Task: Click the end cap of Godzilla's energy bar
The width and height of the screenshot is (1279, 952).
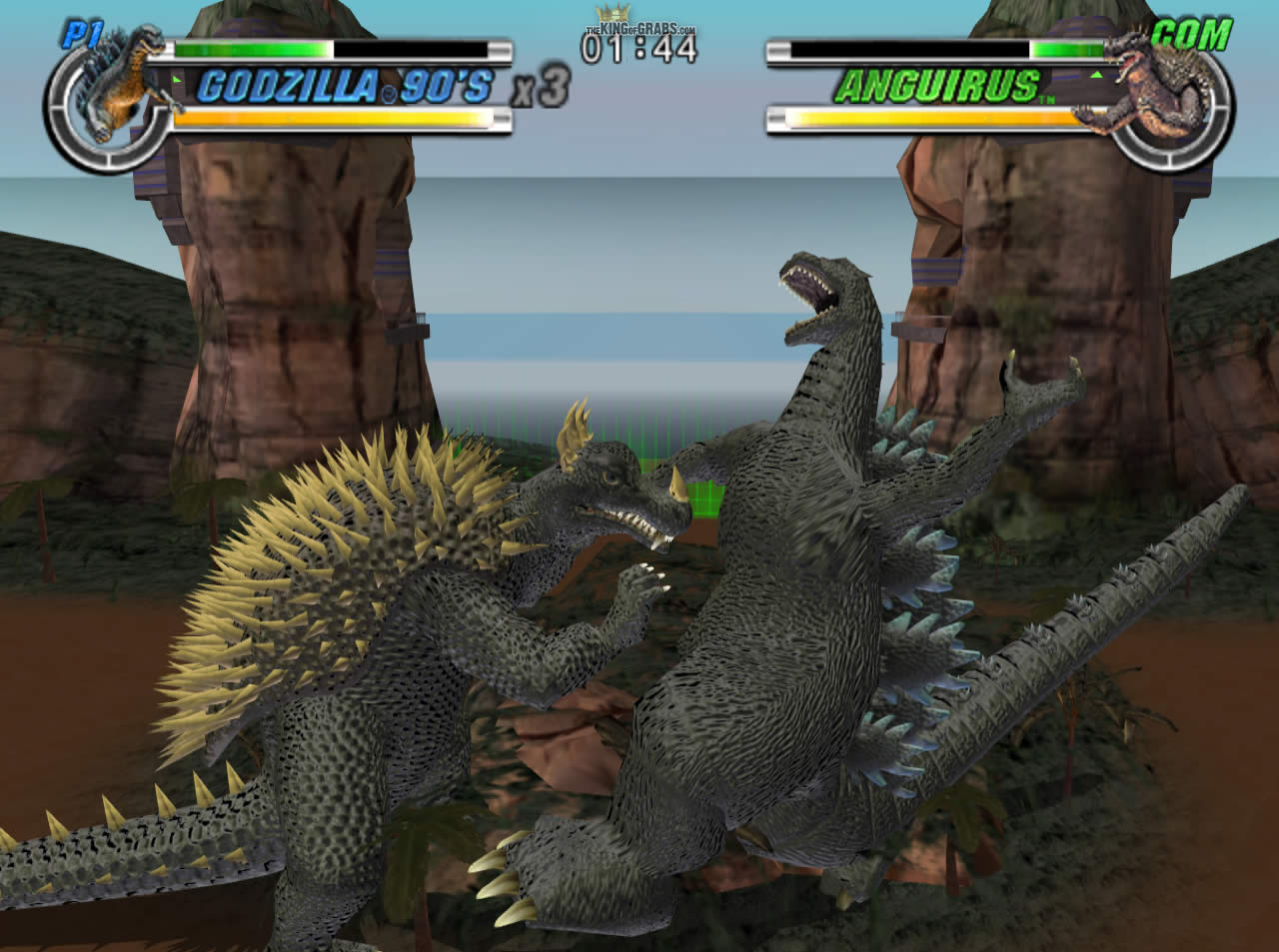Action: [500, 120]
